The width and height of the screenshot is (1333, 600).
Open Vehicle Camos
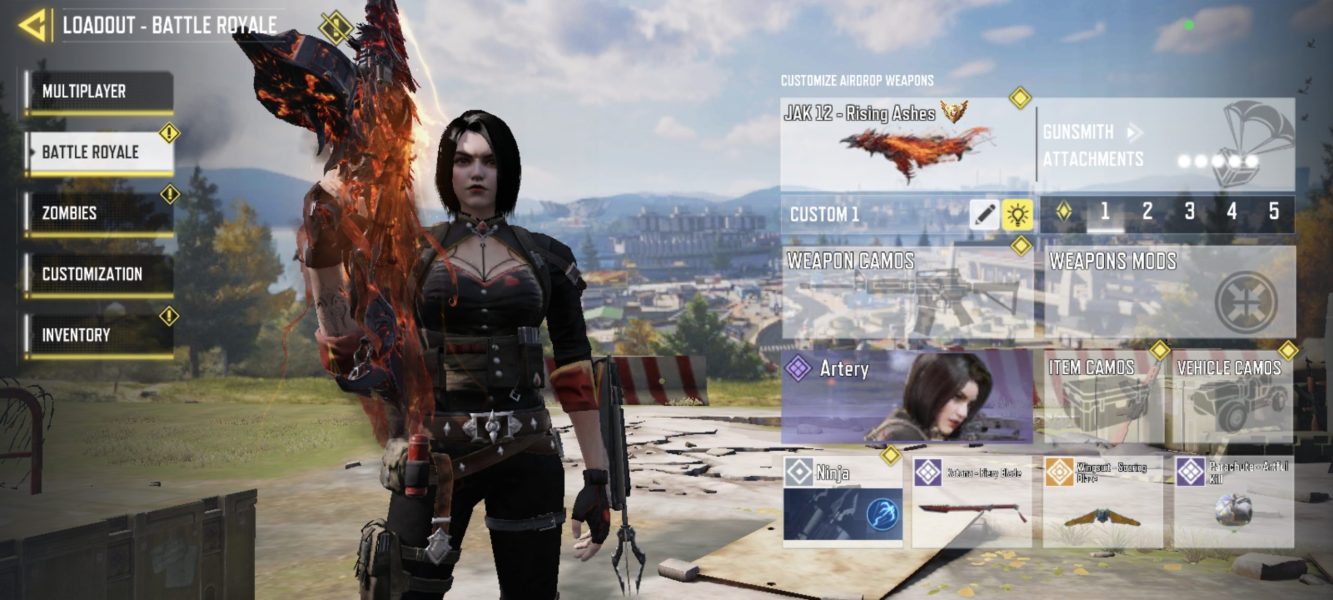click(x=1234, y=396)
